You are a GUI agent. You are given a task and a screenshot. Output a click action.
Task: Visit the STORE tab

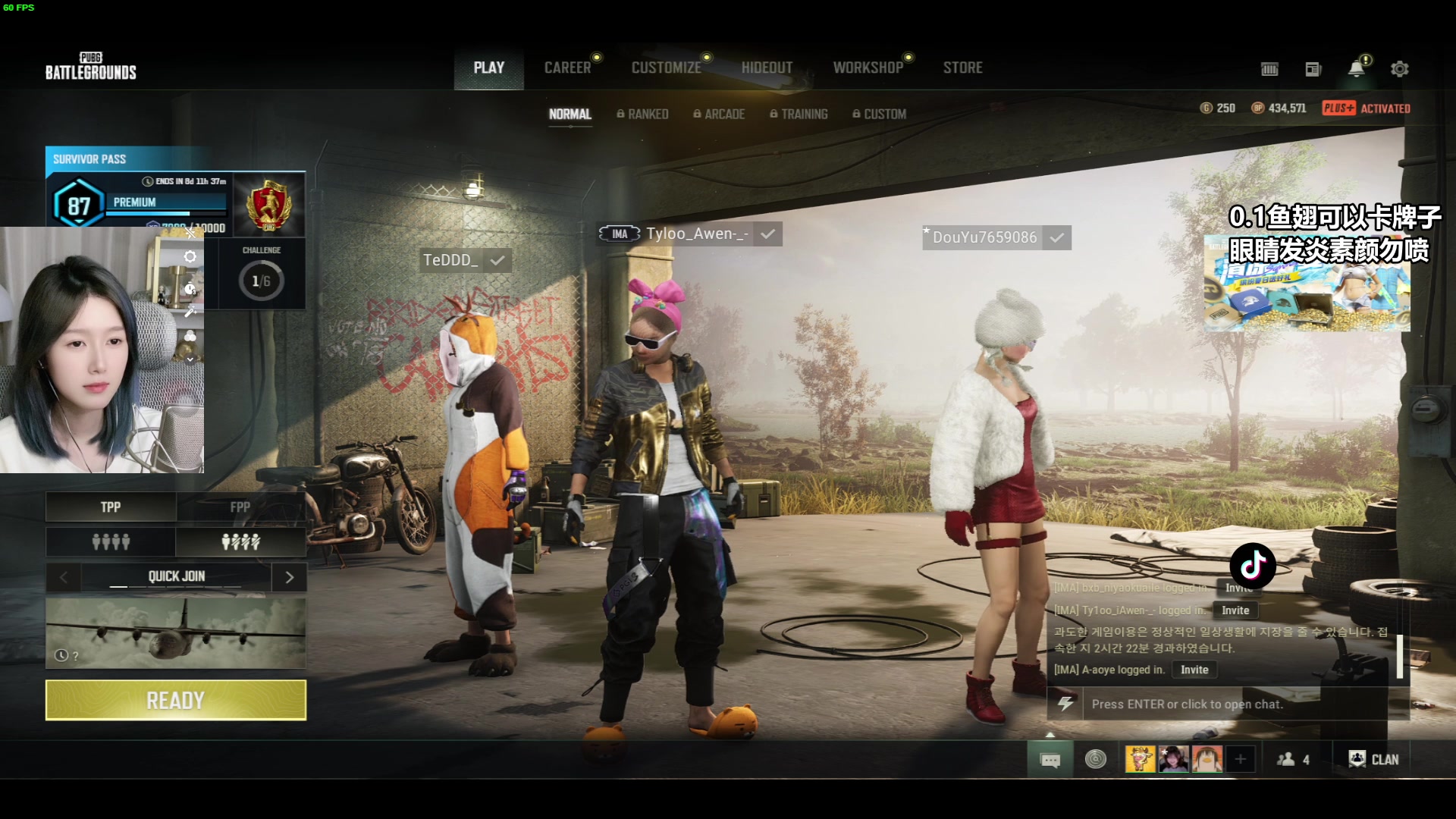tap(962, 68)
